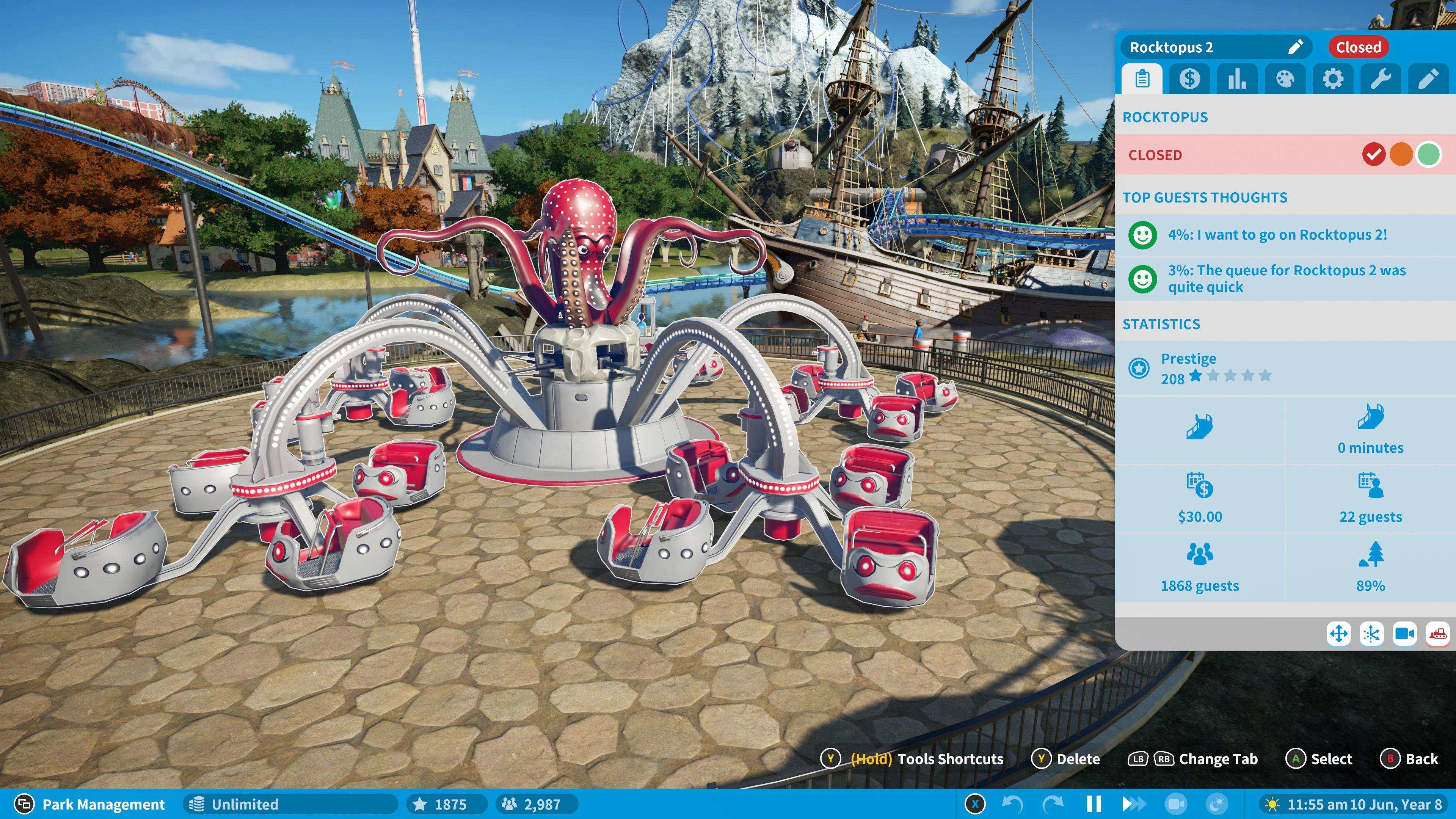Select the bulldozer delete tool
1456x819 pixels.
[1440, 634]
